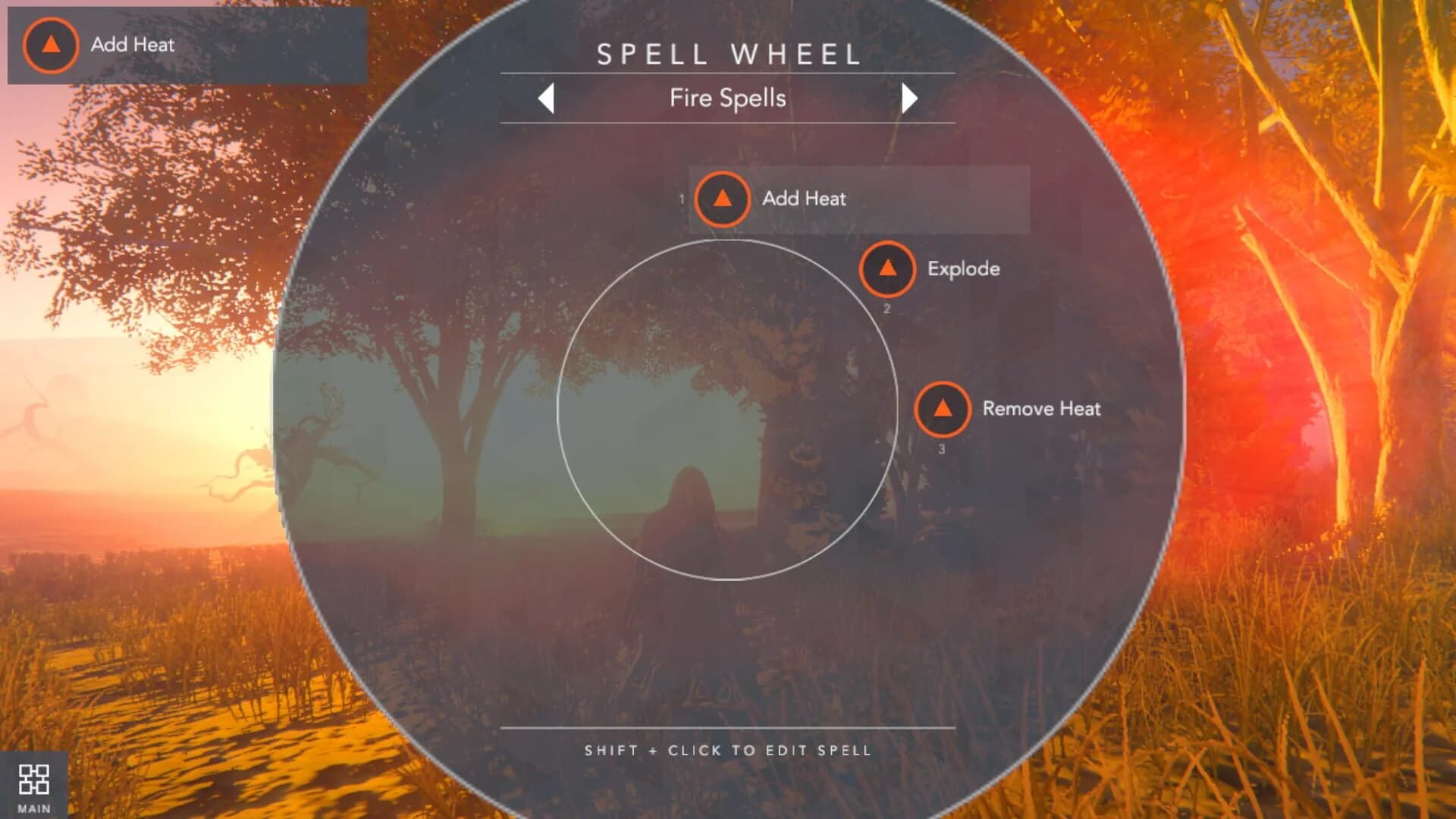Image resolution: width=1456 pixels, height=819 pixels.
Task: Click the SPELL WHEEL title
Action: (727, 54)
